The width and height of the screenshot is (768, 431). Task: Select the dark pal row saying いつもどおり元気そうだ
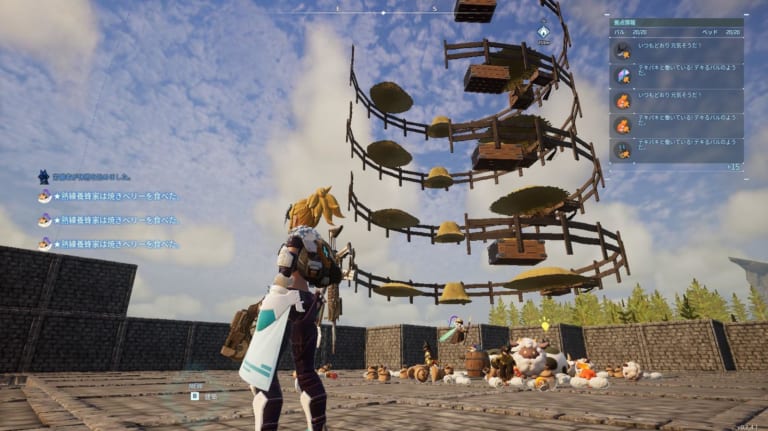click(676, 51)
